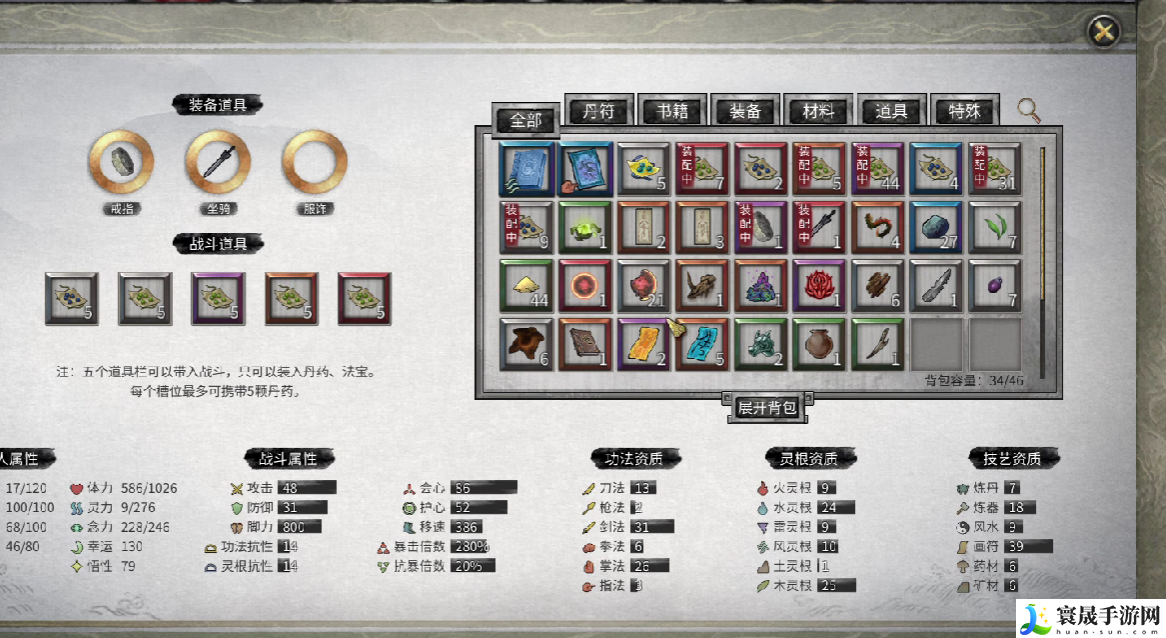Select the 戒指 ring equipment slot
The image size is (1166, 638).
pyautogui.click(x=121, y=162)
